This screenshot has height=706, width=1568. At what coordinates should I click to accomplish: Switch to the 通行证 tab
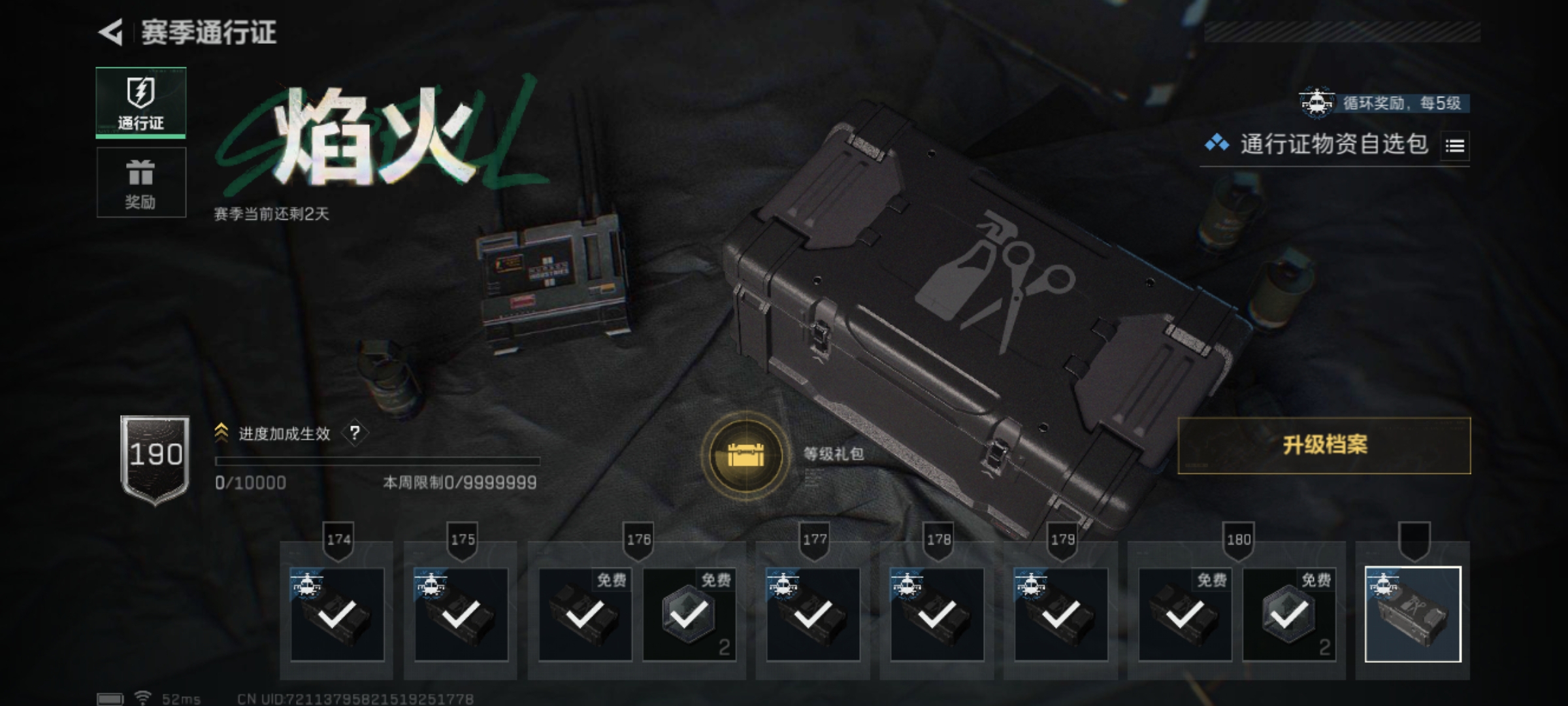[141, 103]
